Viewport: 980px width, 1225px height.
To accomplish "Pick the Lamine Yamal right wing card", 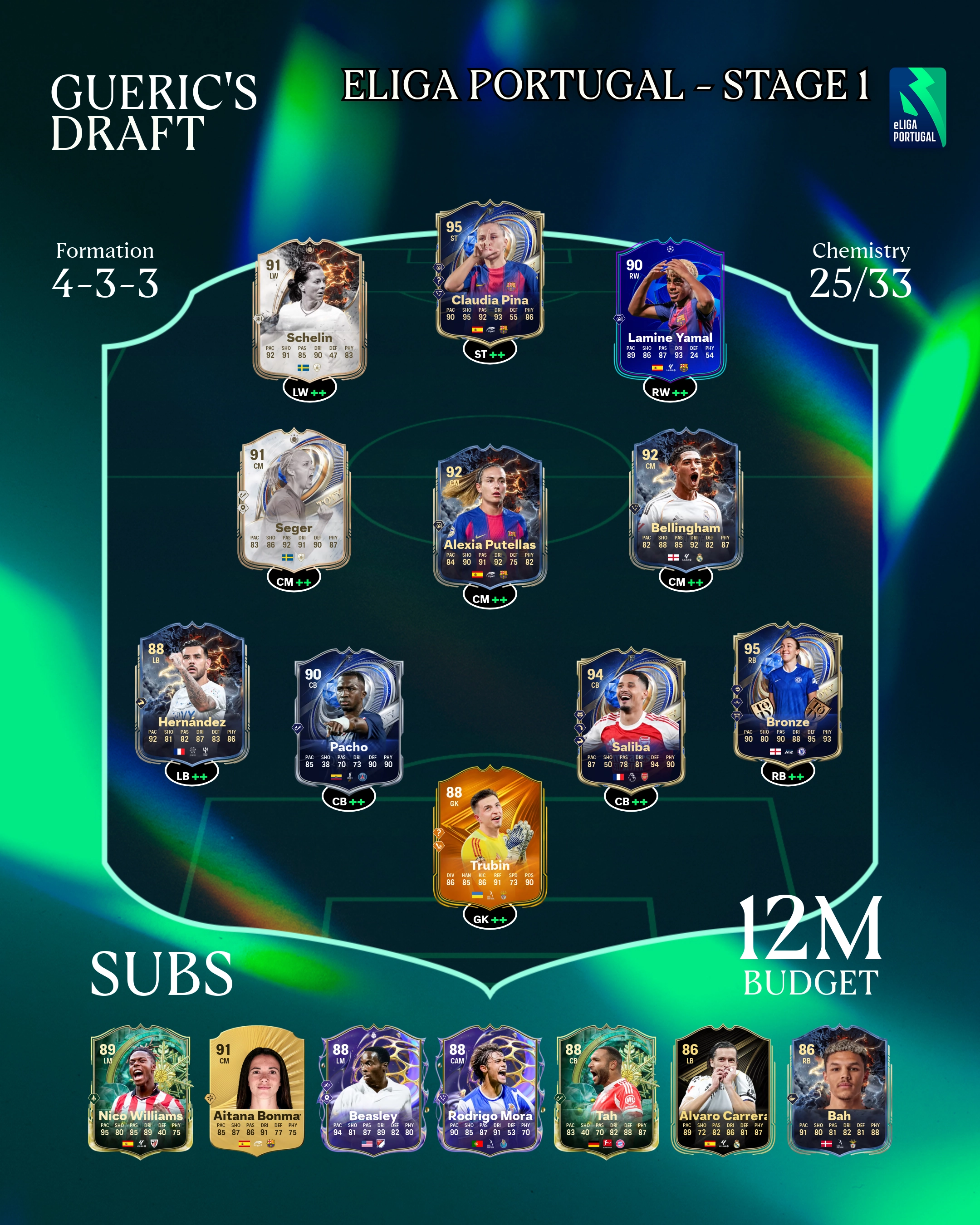I will pyautogui.click(x=670, y=311).
